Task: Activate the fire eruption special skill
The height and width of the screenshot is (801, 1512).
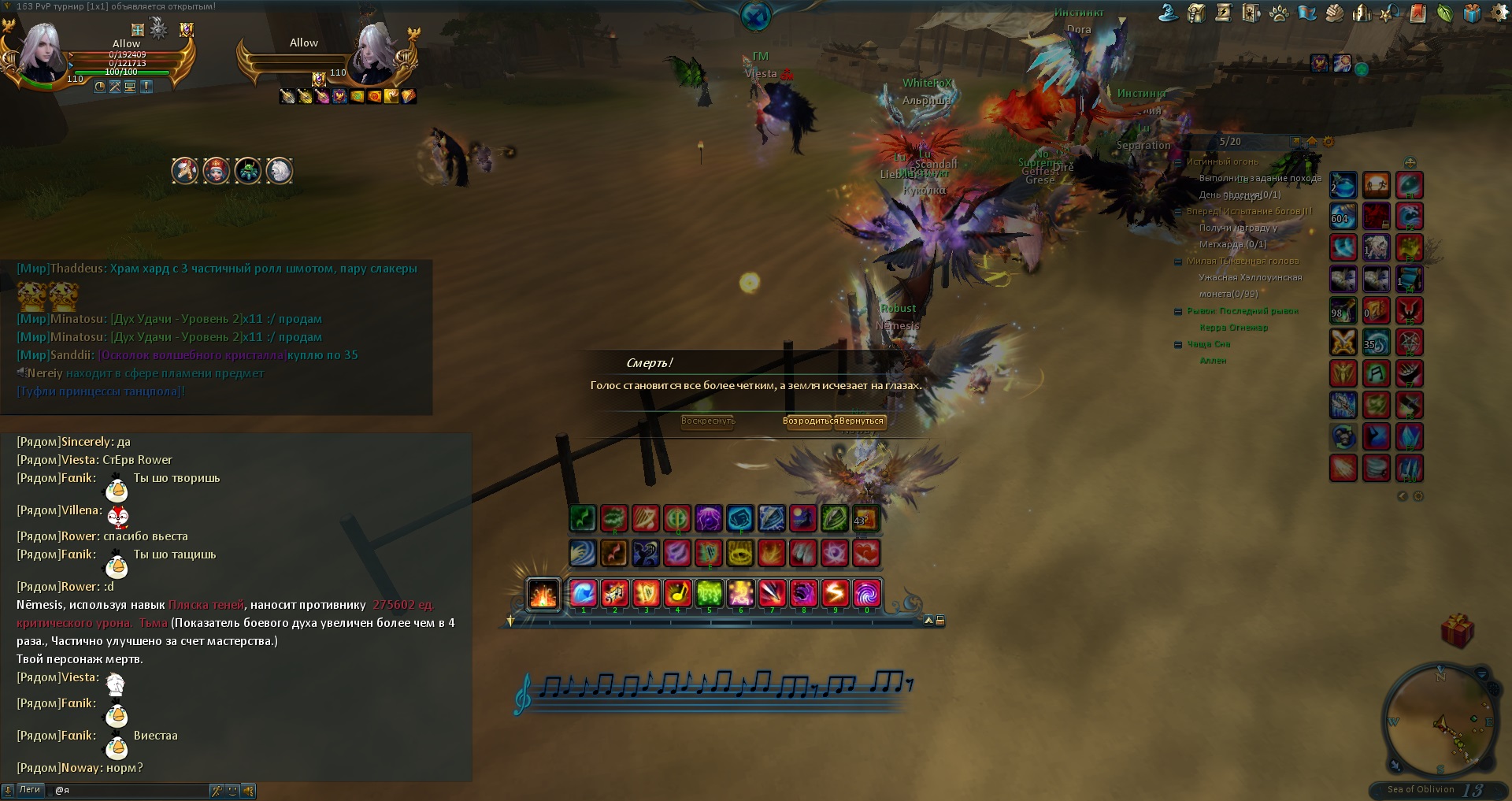Action: pos(543,594)
